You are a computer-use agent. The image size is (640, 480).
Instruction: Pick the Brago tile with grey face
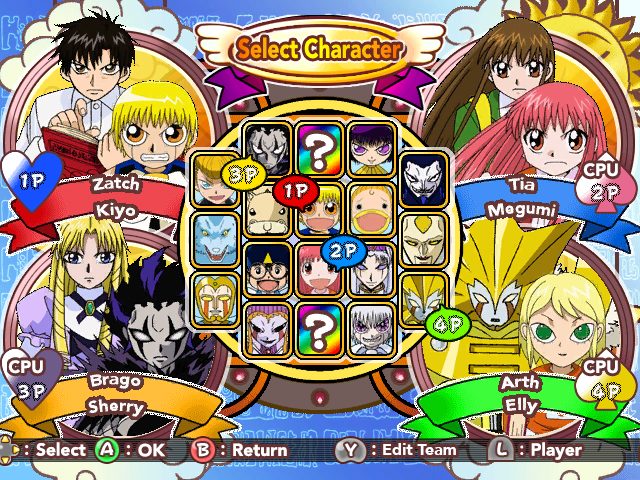click(268, 150)
